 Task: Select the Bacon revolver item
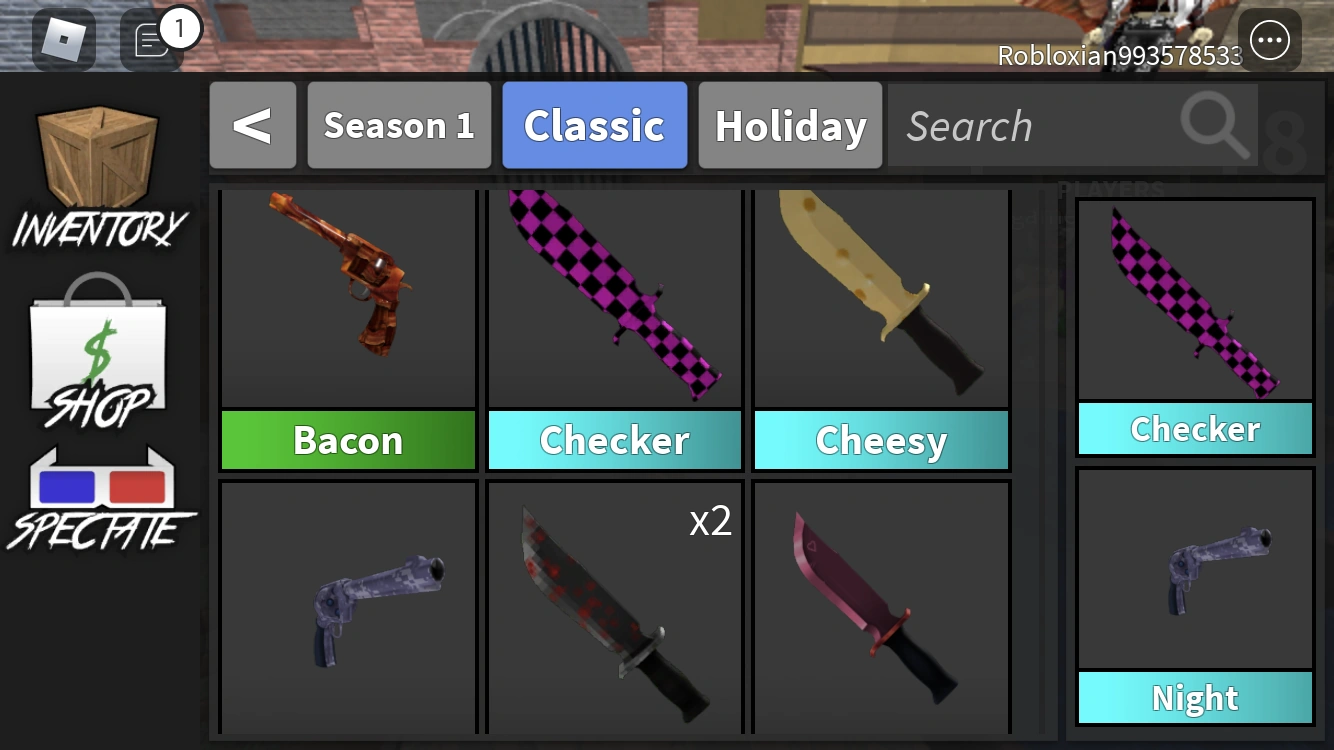click(347, 300)
